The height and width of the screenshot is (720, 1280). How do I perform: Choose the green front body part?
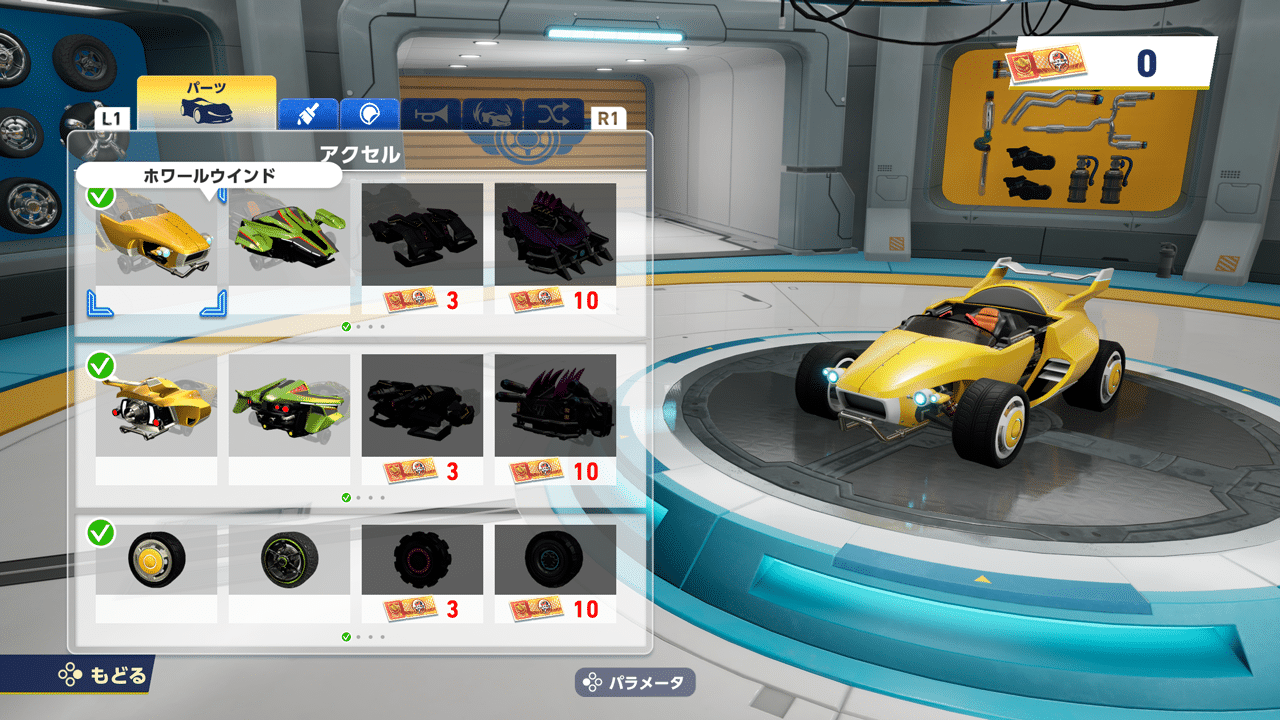[x=290, y=247]
